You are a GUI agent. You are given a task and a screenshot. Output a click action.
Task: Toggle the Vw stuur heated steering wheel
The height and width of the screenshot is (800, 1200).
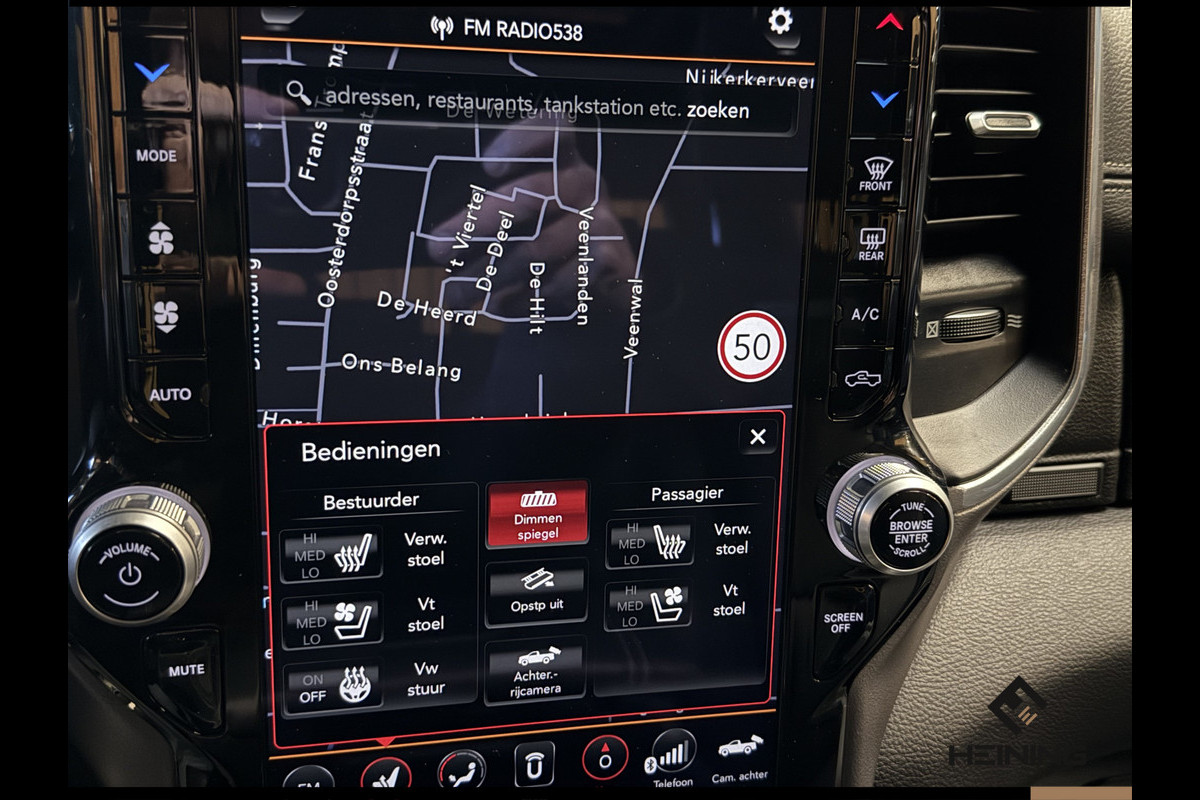(x=331, y=687)
